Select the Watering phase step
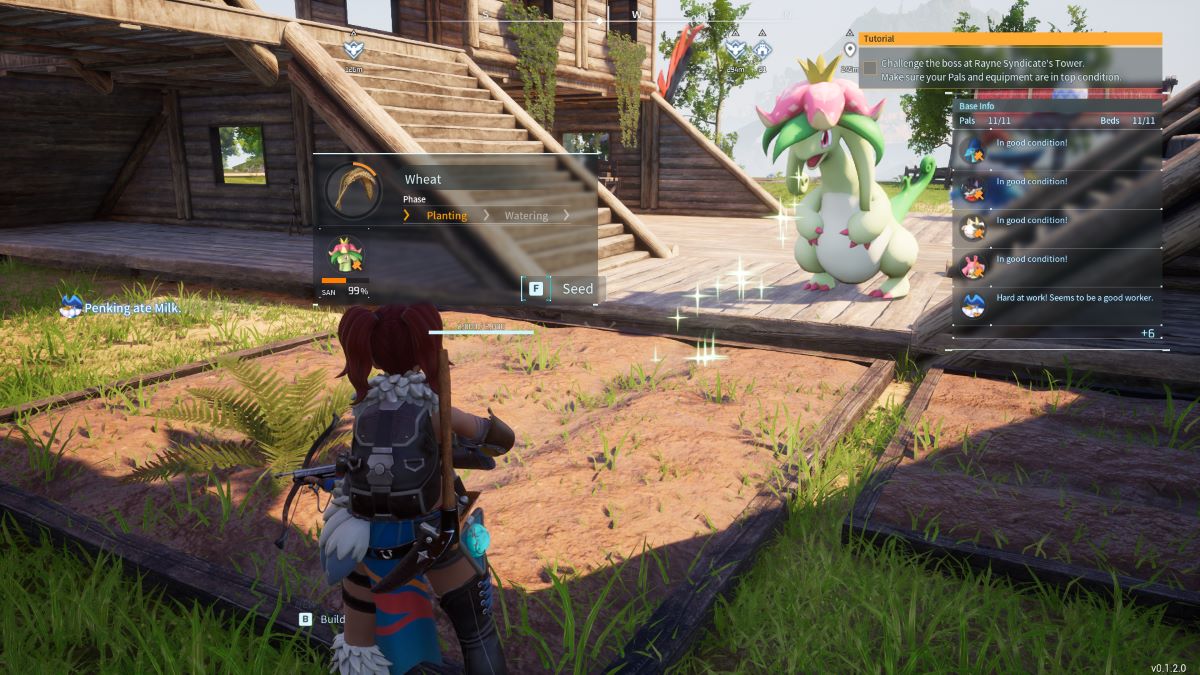Screen dimensions: 1200x675 pyautogui.click(x=526, y=215)
